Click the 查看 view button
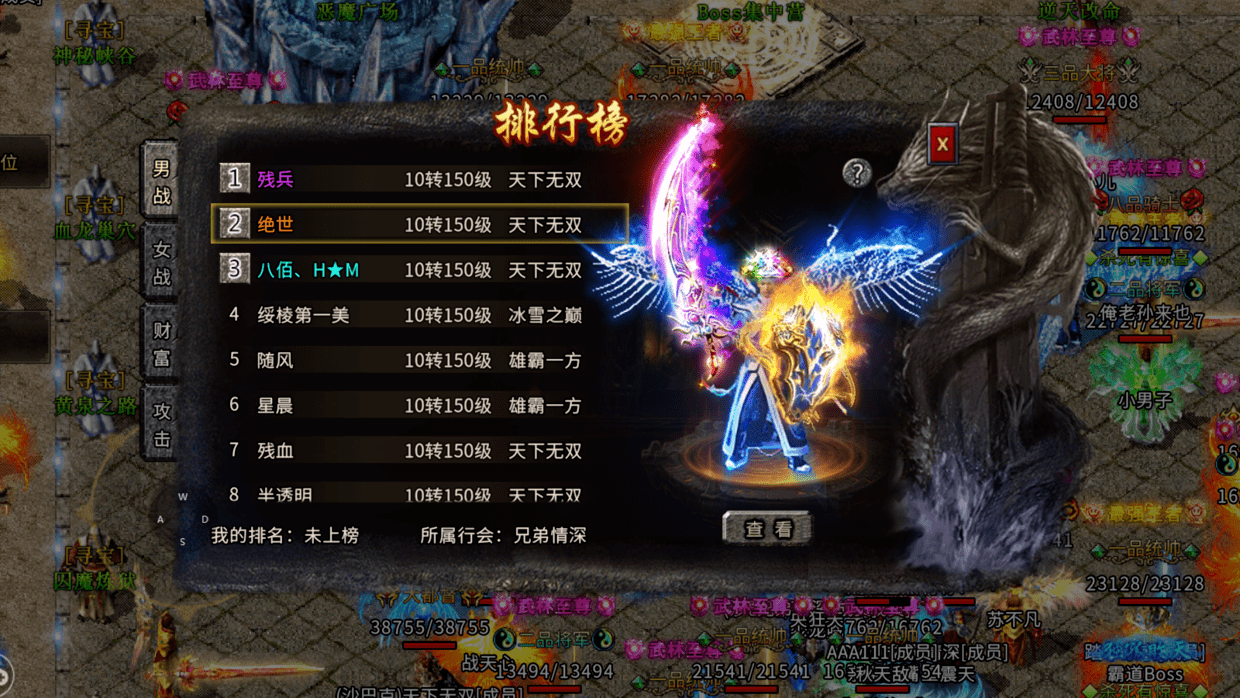The width and height of the screenshot is (1240, 698). pos(767,529)
